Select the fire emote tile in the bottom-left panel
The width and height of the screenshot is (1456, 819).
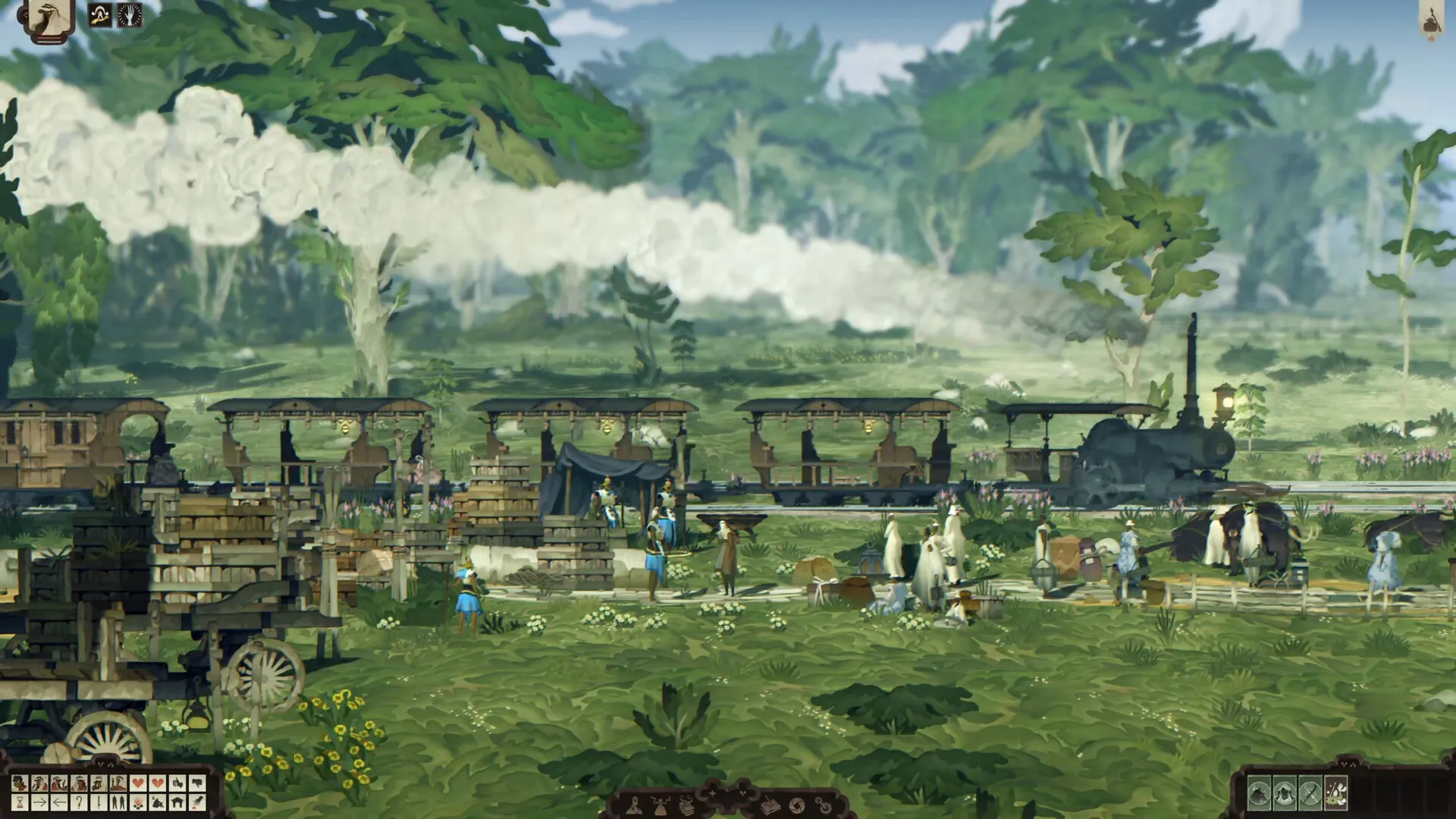(139, 803)
